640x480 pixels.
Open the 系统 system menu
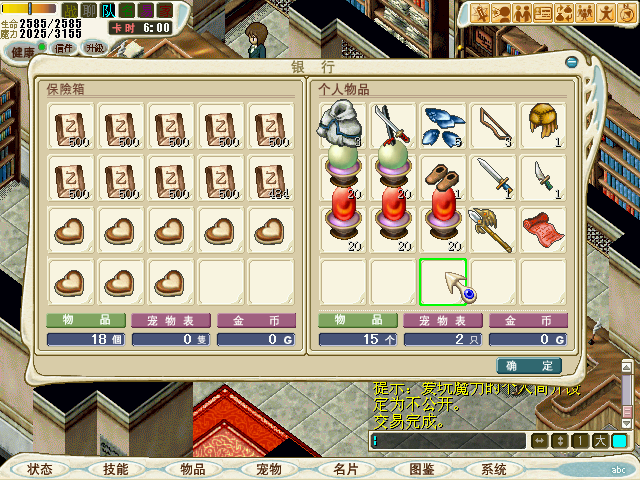click(494, 468)
